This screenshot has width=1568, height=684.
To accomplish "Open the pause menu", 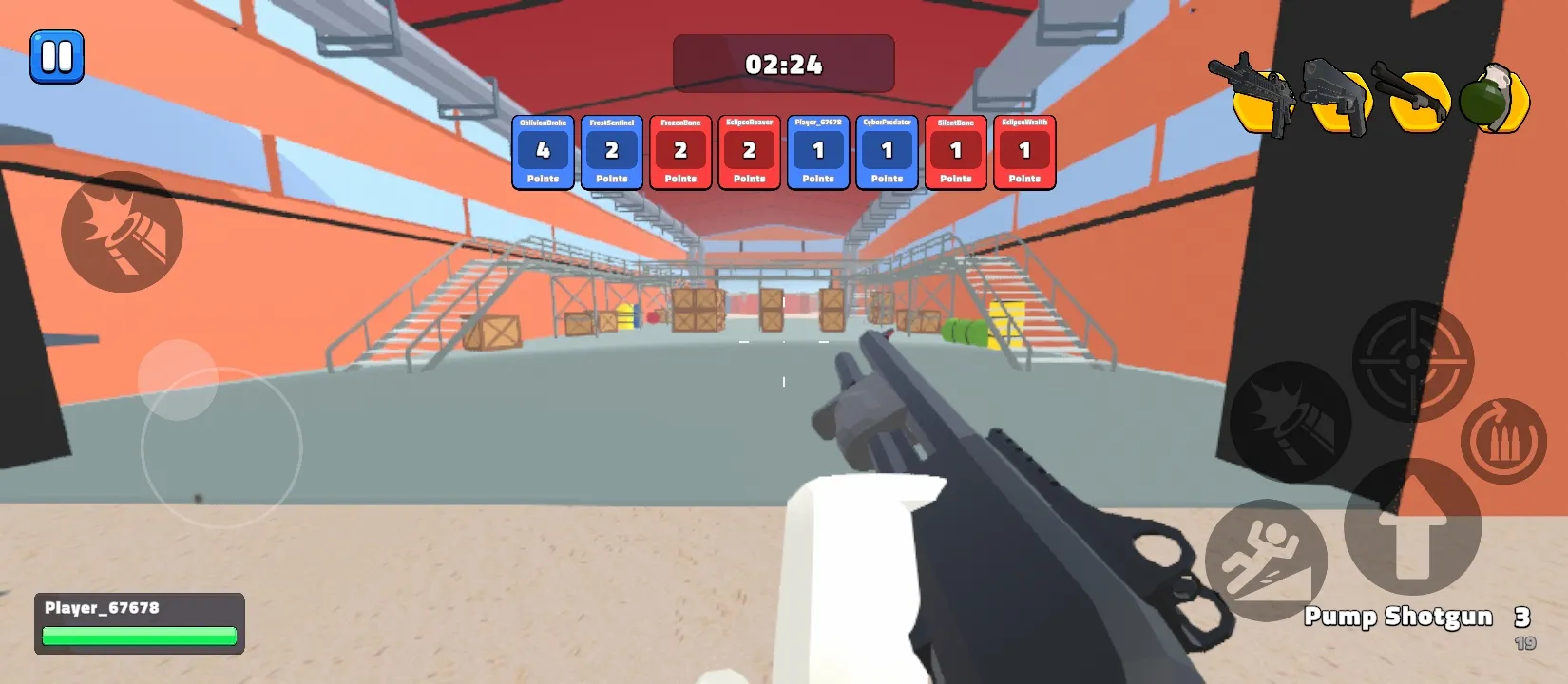I will tap(57, 57).
